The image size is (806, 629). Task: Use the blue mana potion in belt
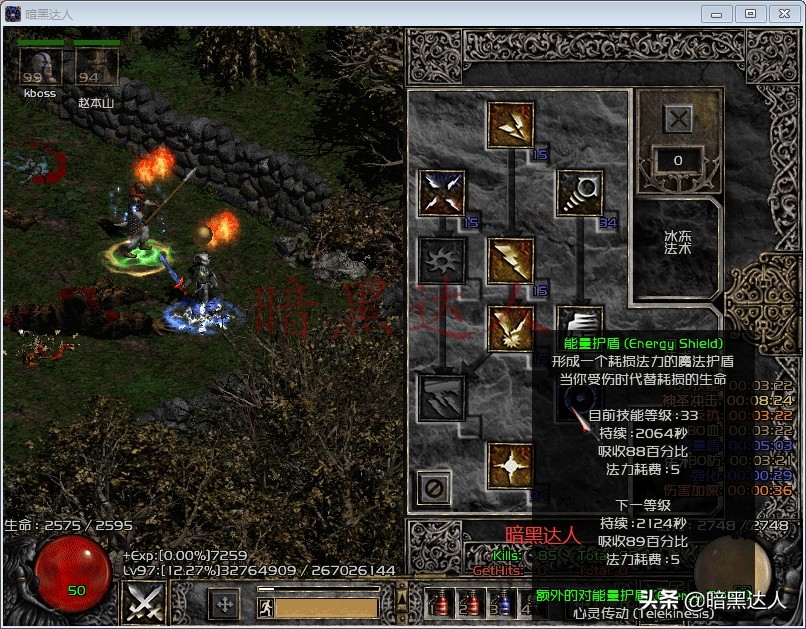[502, 602]
